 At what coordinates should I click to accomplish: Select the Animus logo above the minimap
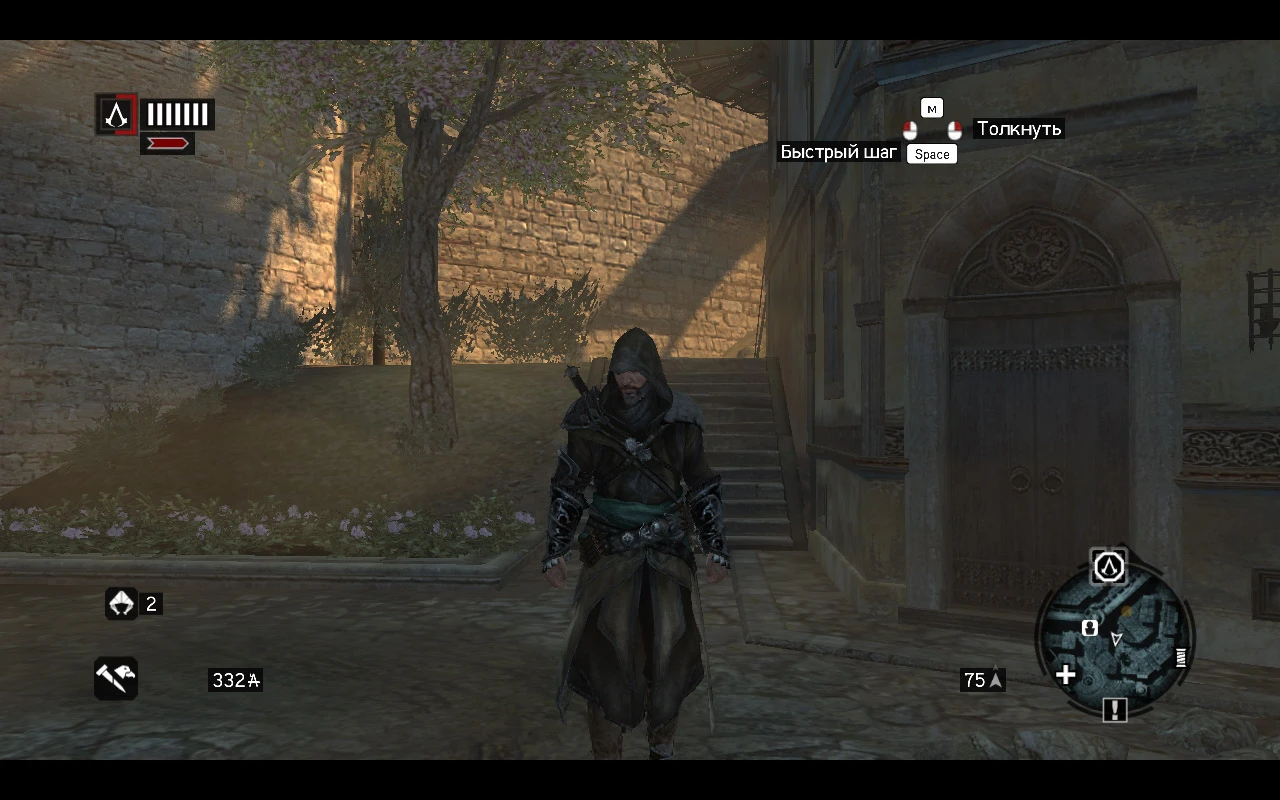pyautogui.click(x=1107, y=568)
